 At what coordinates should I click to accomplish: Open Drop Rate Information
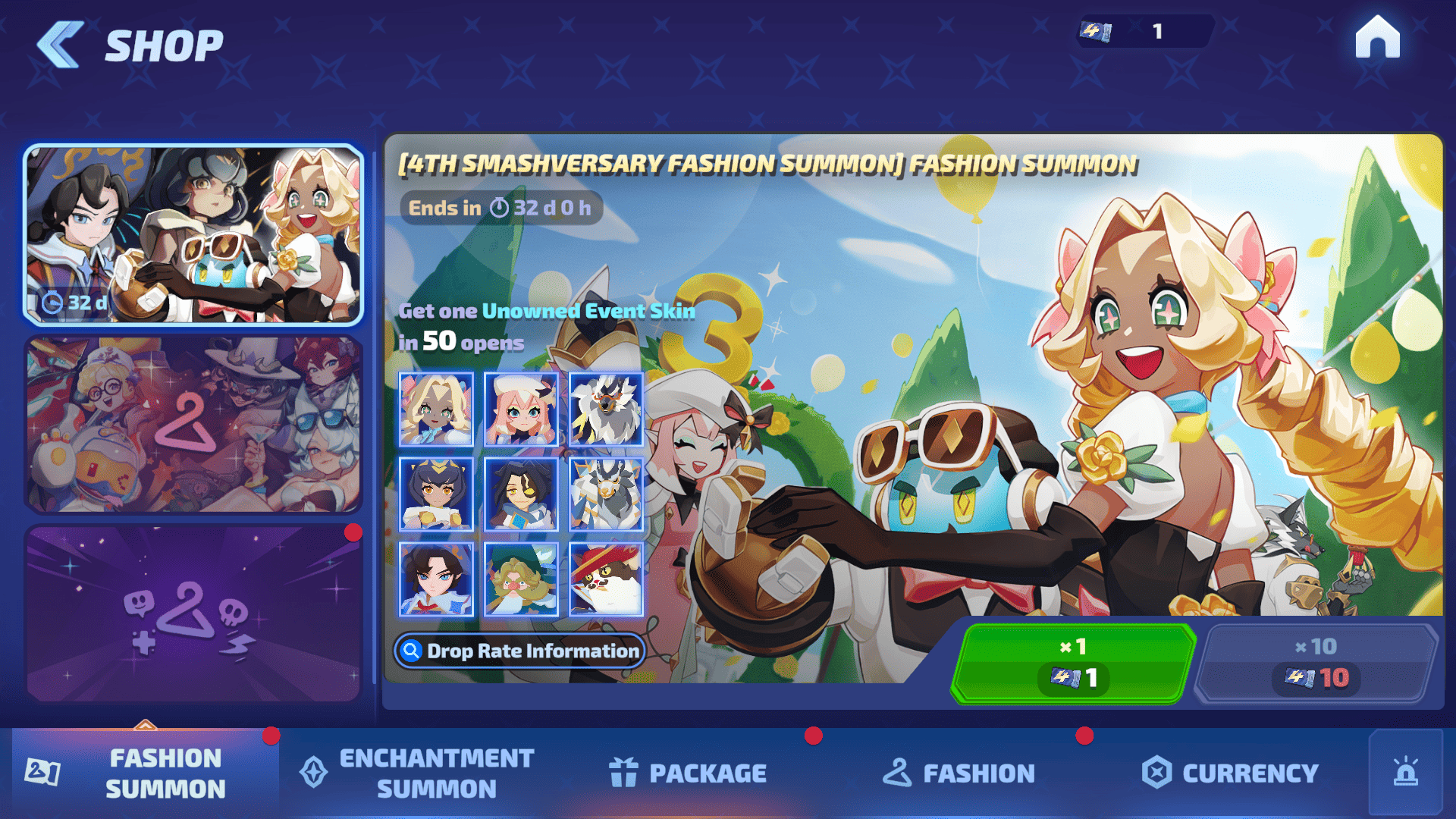pyautogui.click(x=520, y=651)
